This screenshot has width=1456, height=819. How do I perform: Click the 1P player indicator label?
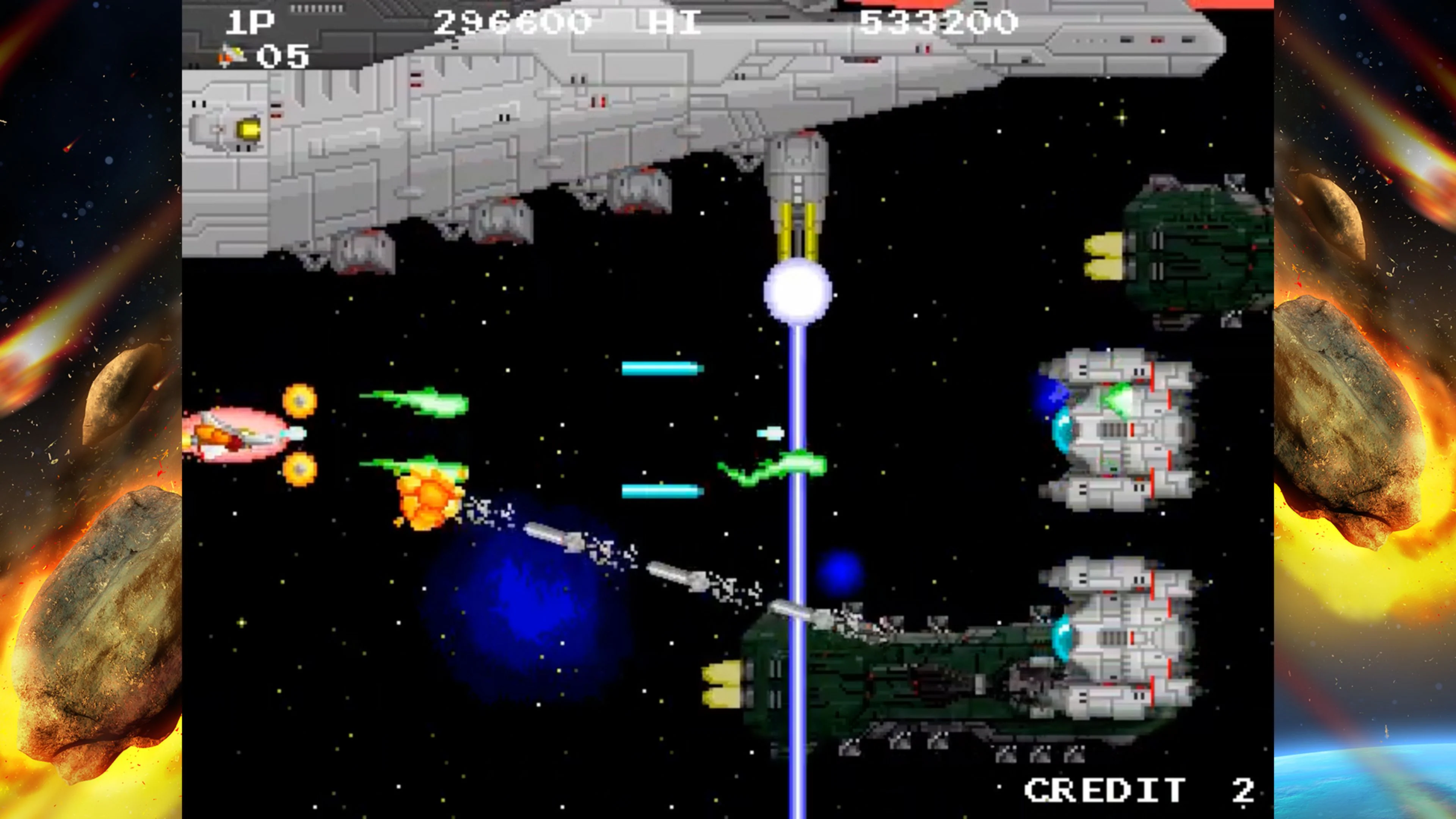point(250,22)
